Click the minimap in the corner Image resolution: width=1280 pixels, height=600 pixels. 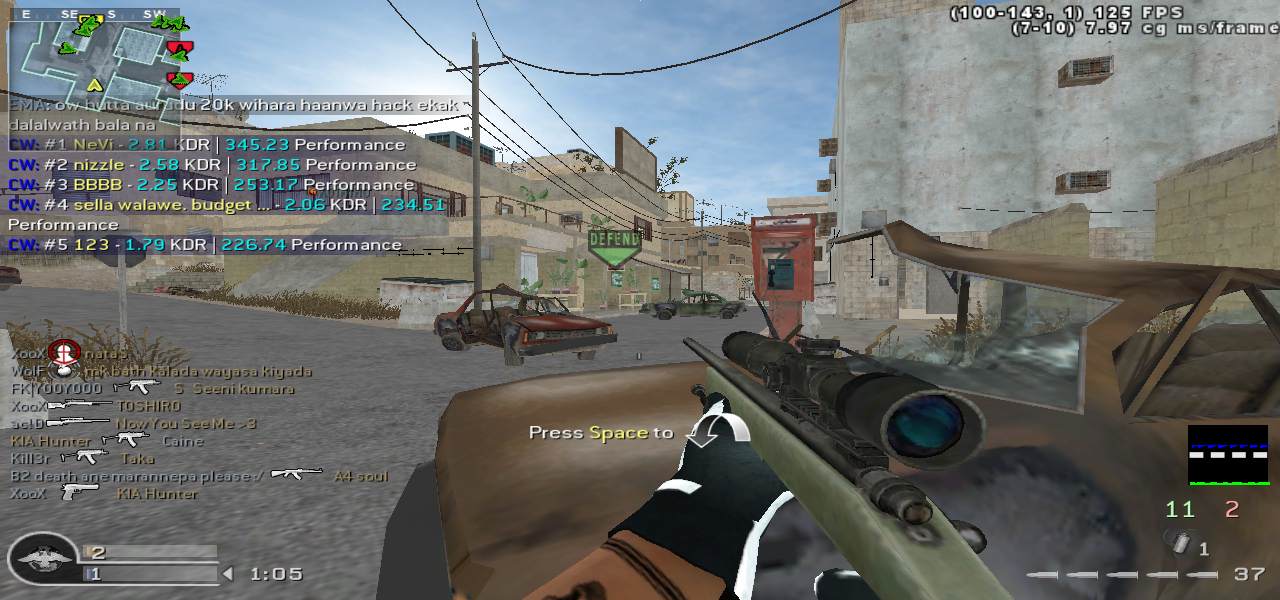(95, 55)
